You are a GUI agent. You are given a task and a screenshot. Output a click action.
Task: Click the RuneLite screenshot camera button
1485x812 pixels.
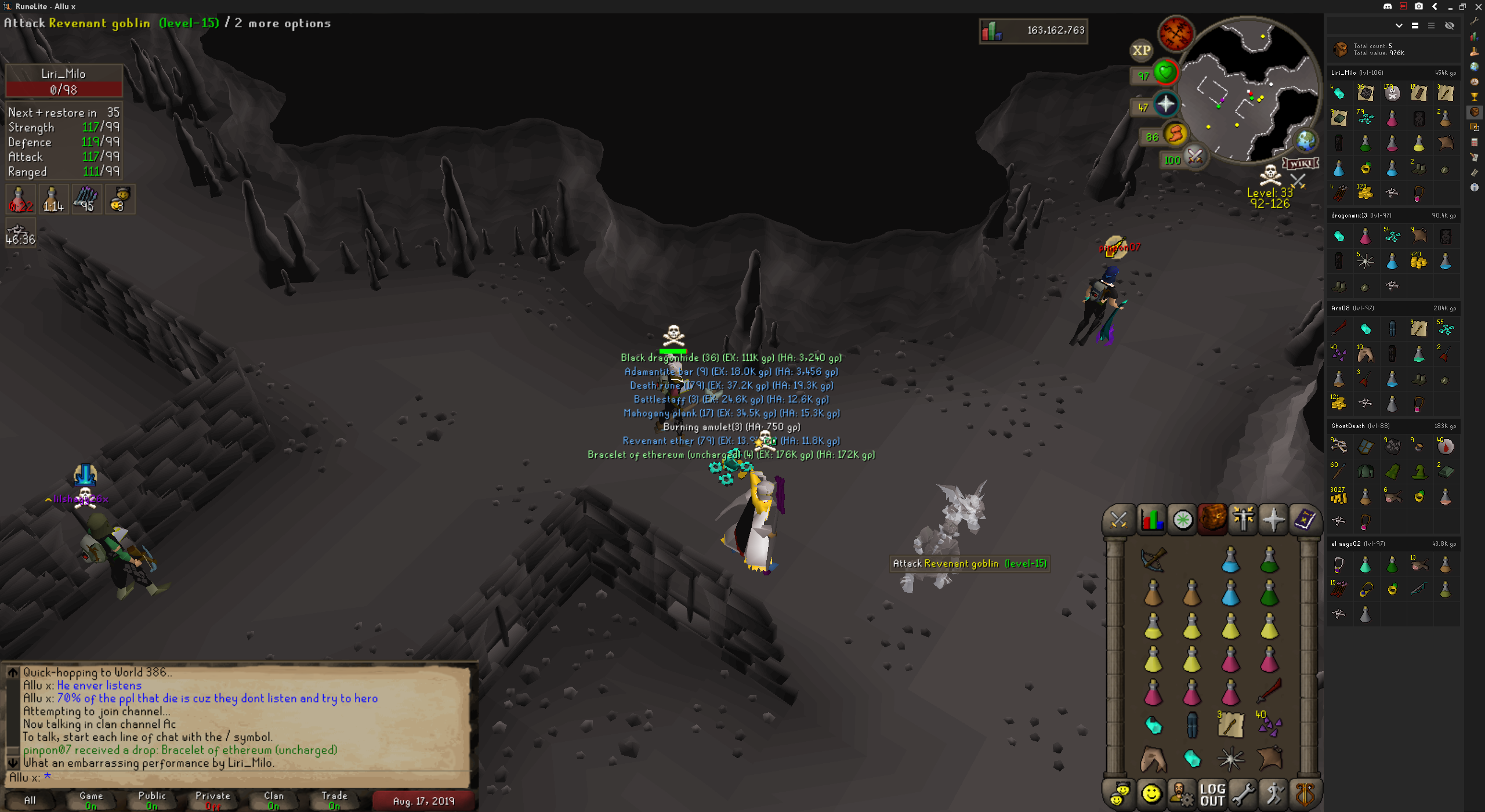coord(1418,6)
